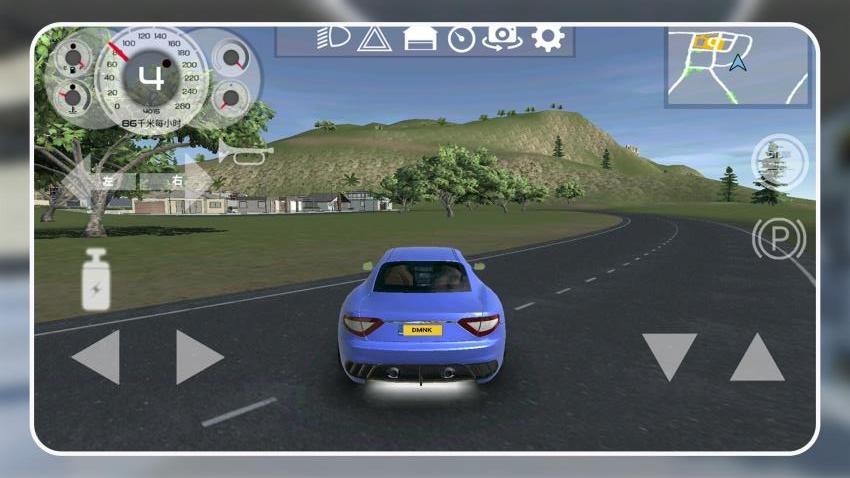Viewport: 850px width, 478px height.
Task: Use the nitro boost bottle
Action: pos(97,279)
